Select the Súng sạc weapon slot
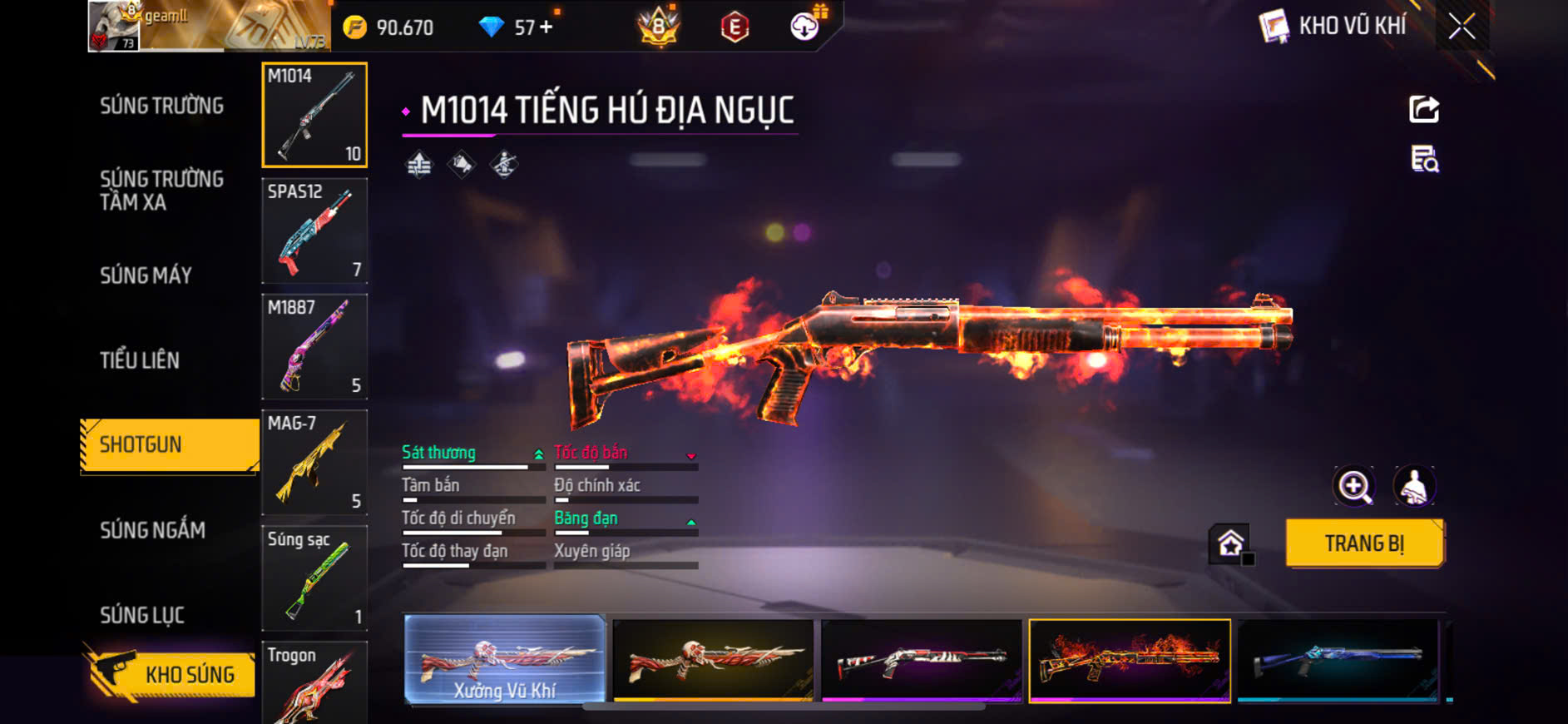The image size is (1568, 724). click(314, 578)
